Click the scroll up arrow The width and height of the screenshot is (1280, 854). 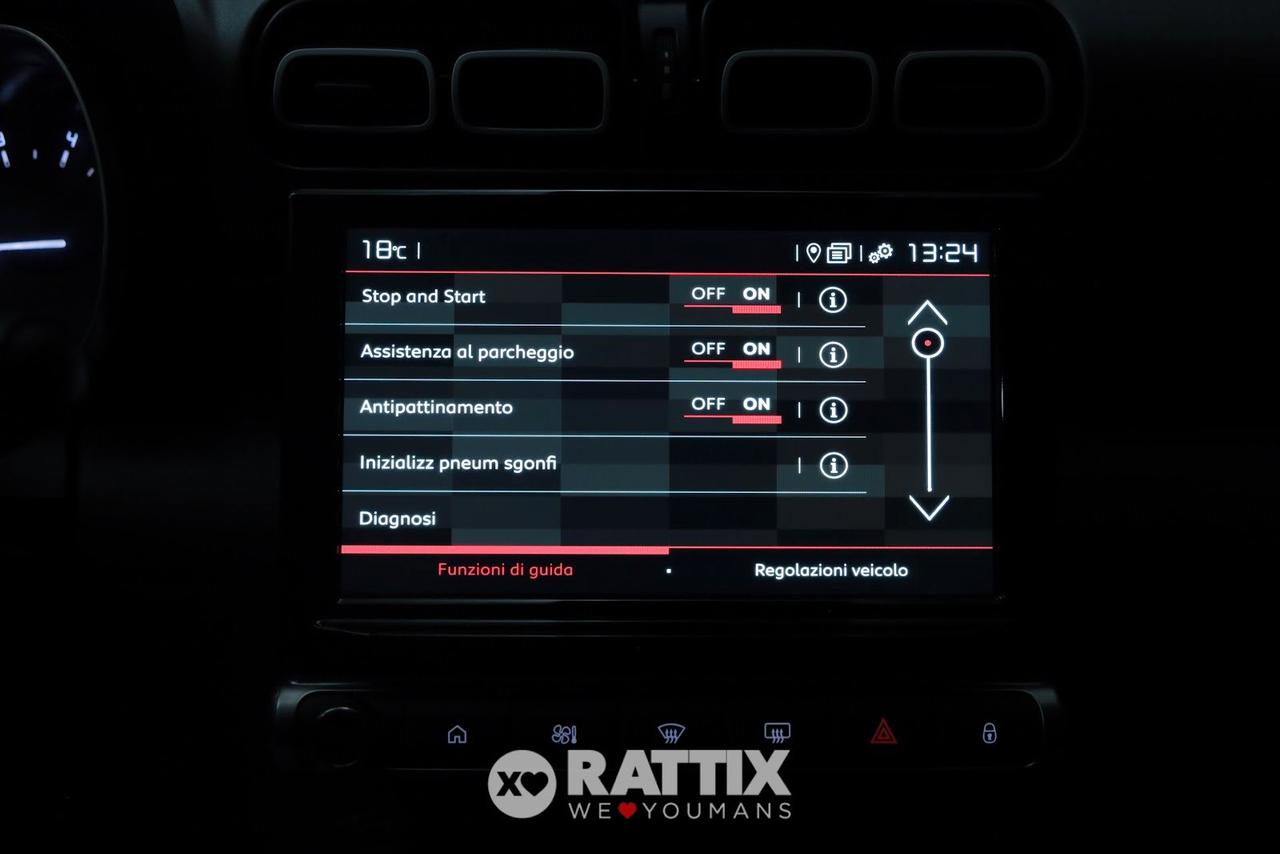click(927, 313)
